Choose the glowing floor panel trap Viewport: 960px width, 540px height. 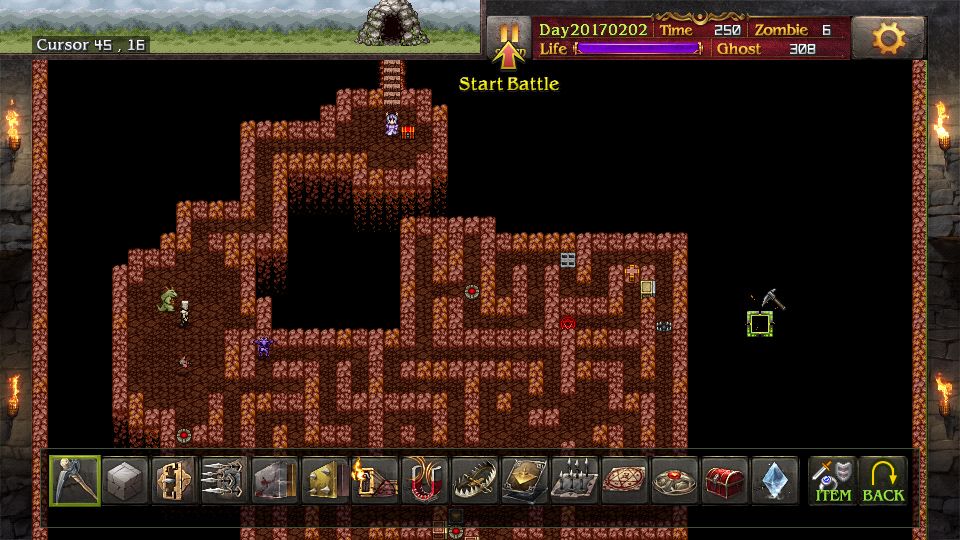pyautogui.click(x=526, y=481)
